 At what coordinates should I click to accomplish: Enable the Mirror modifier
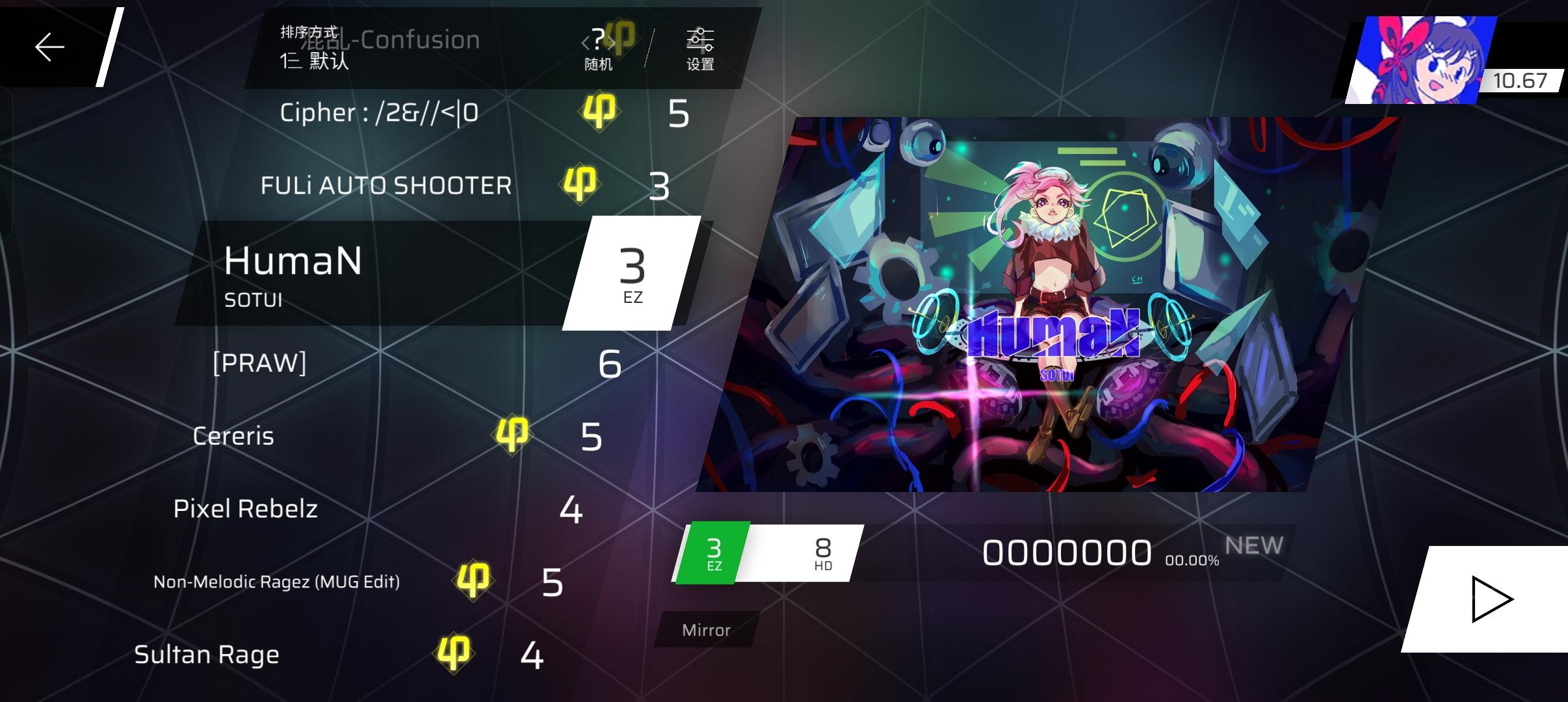707,629
